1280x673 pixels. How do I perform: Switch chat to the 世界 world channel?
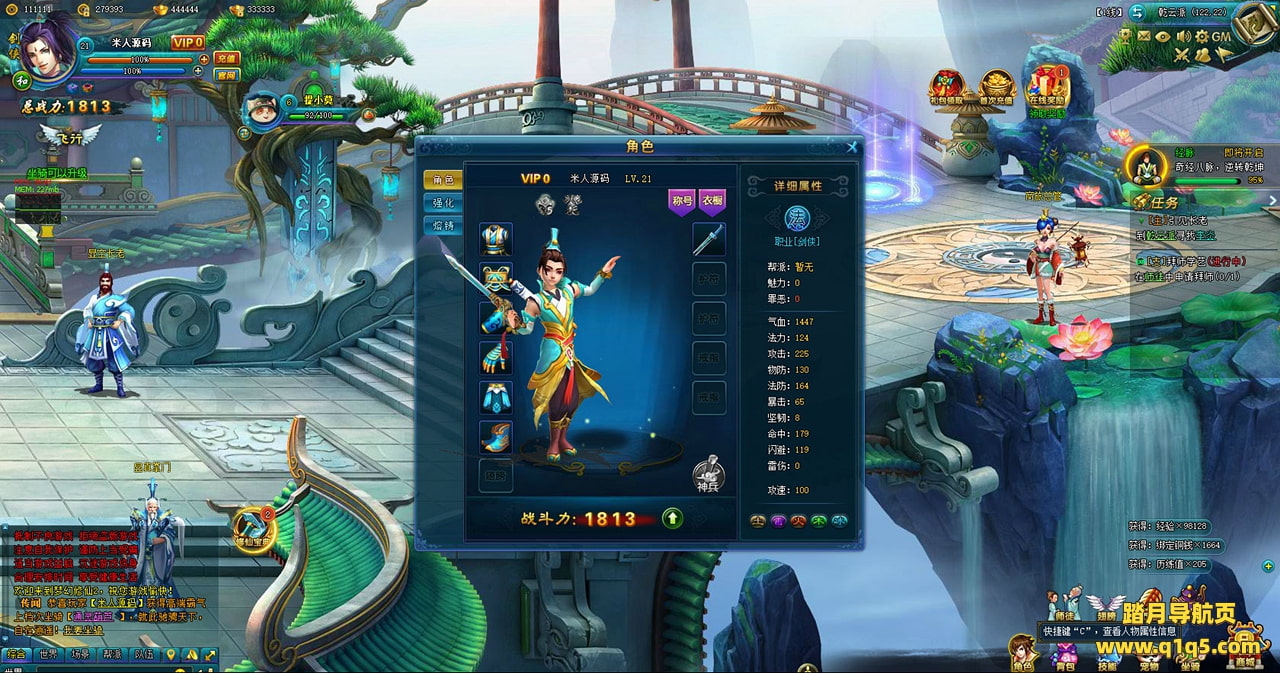point(47,655)
